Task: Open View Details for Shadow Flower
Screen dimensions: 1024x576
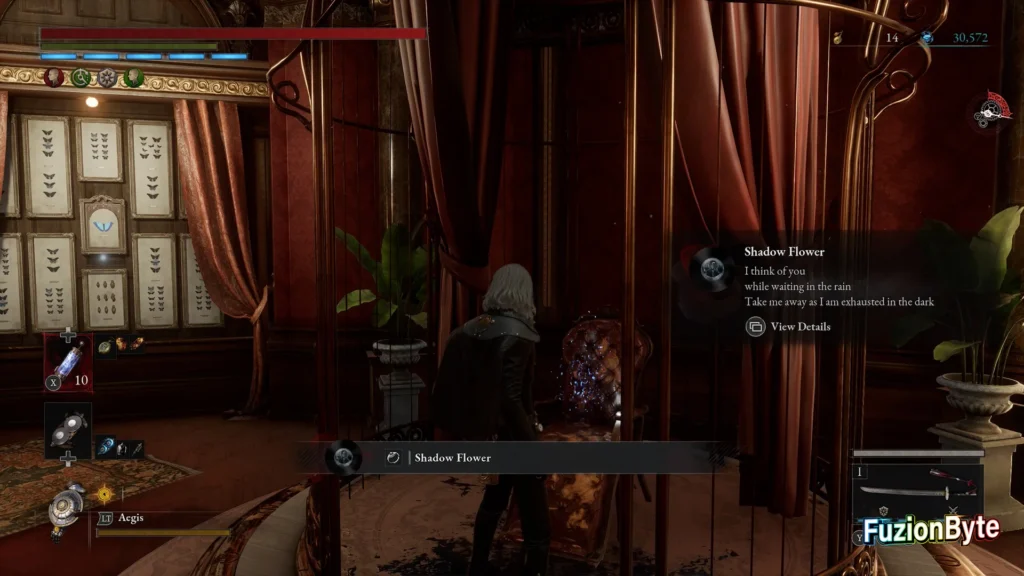Action: point(788,326)
